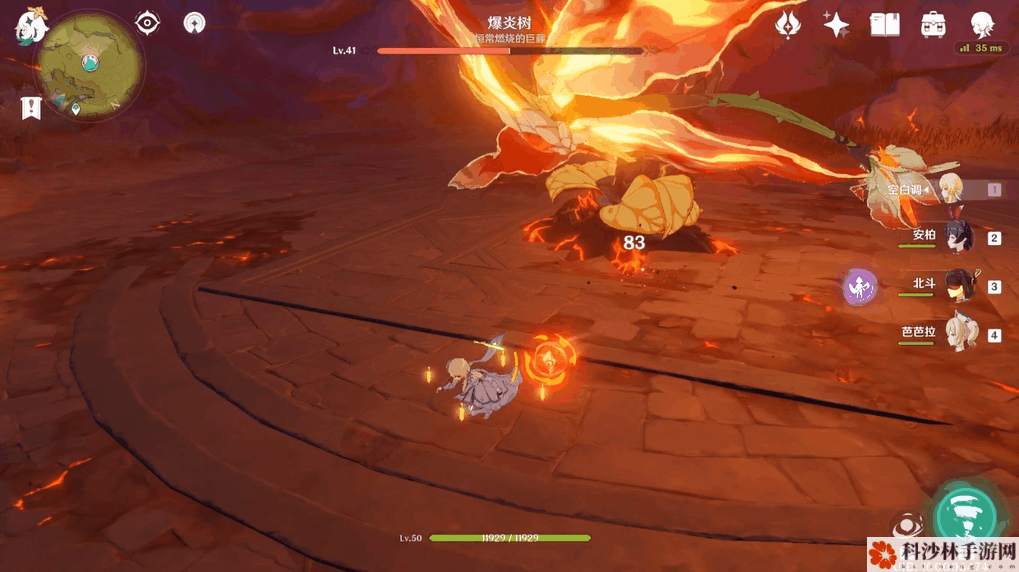This screenshot has width=1019, height=572.
Task: Open the character screen head icon
Action: pyautogui.click(x=983, y=24)
